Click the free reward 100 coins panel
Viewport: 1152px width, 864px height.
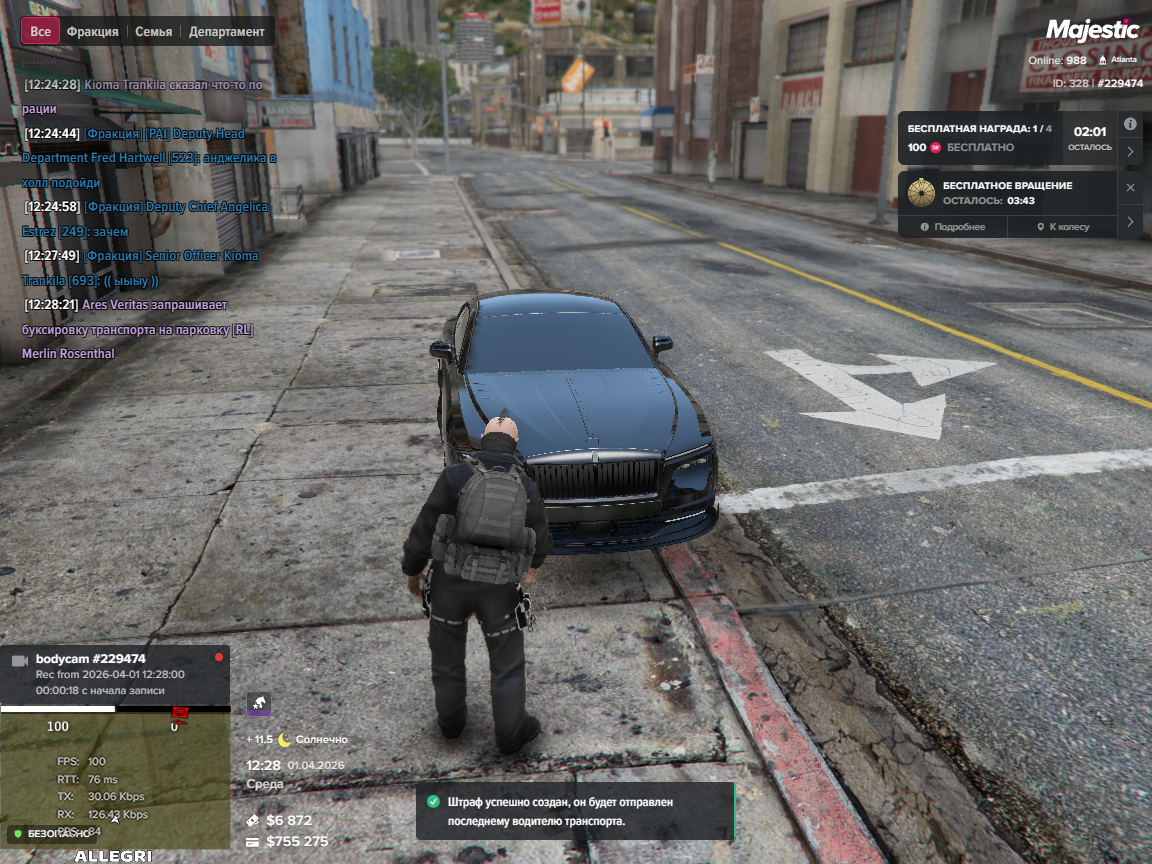(980, 138)
